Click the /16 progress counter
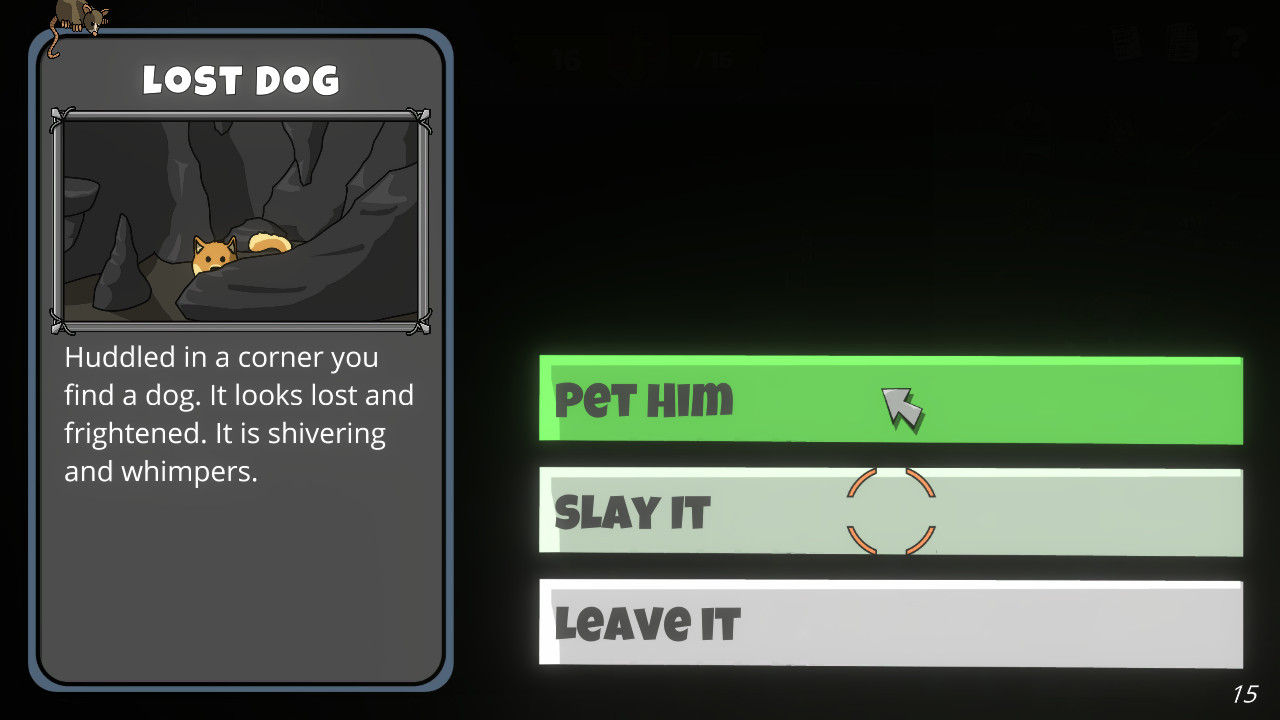Viewport: 1280px width, 720px height. point(712,58)
